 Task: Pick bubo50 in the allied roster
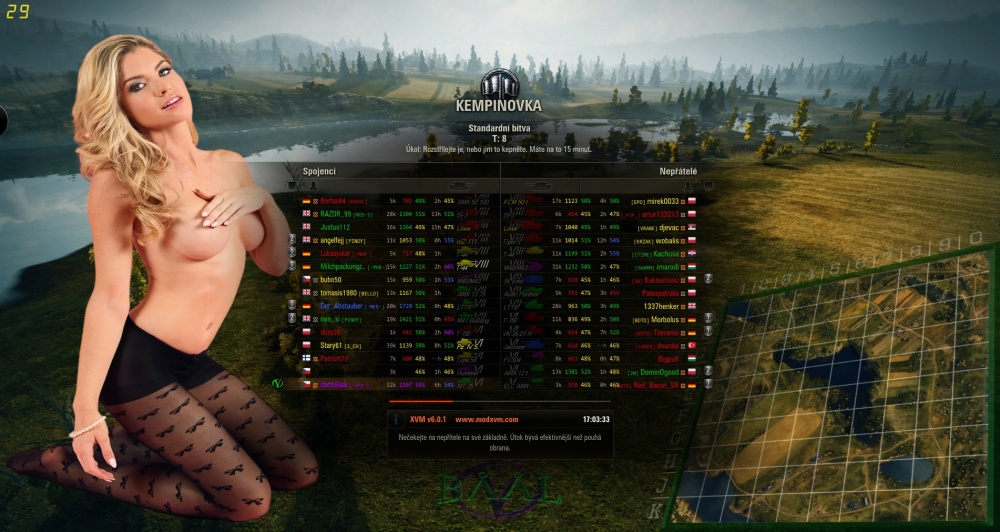click(333, 280)
